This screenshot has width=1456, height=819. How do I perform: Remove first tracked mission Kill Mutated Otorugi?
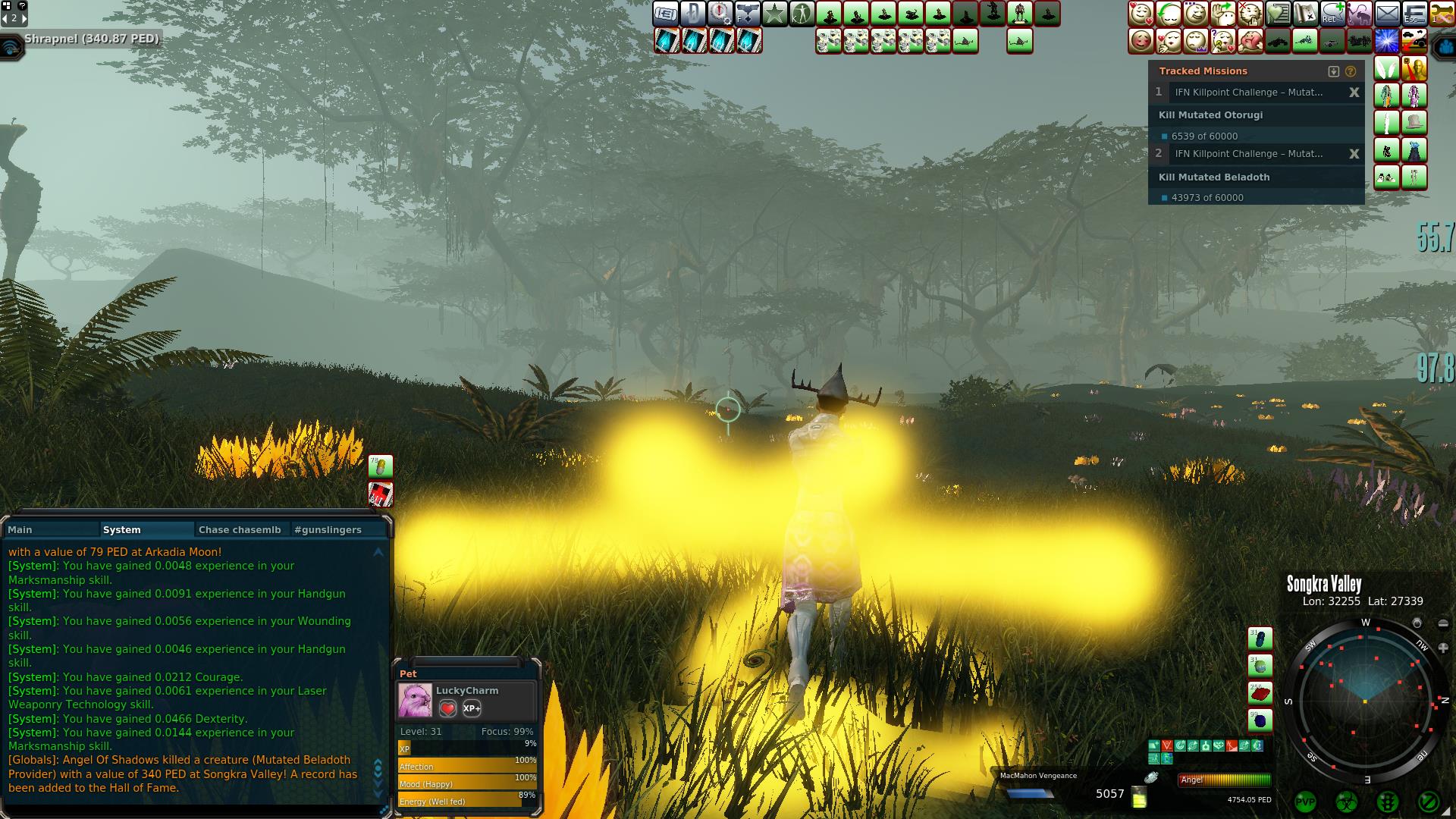point(1354,93)
